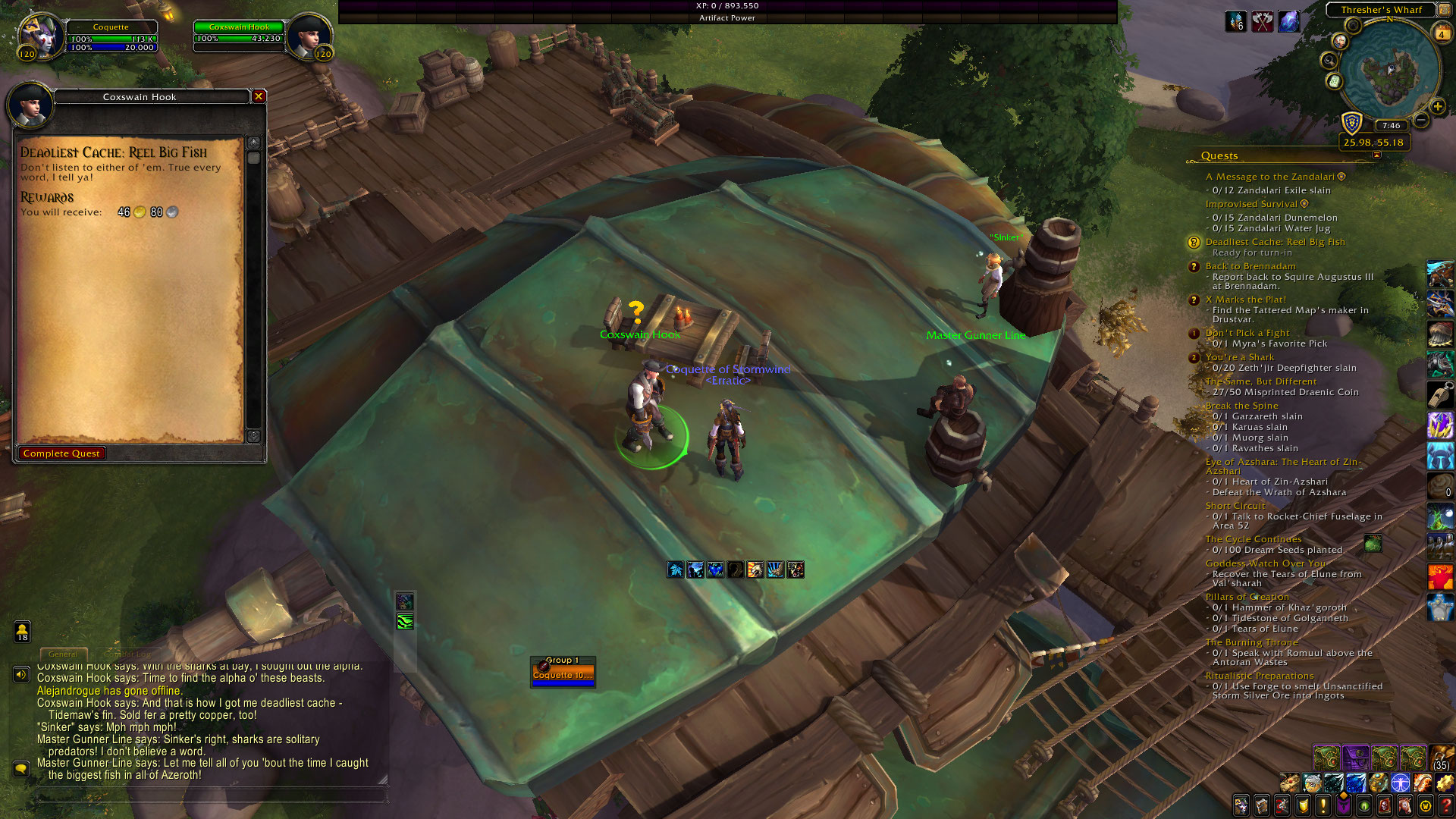Select the A Message to the Zandalari quest
This screenshot has width=1456, height=819.
click(x=1269, y=177)
